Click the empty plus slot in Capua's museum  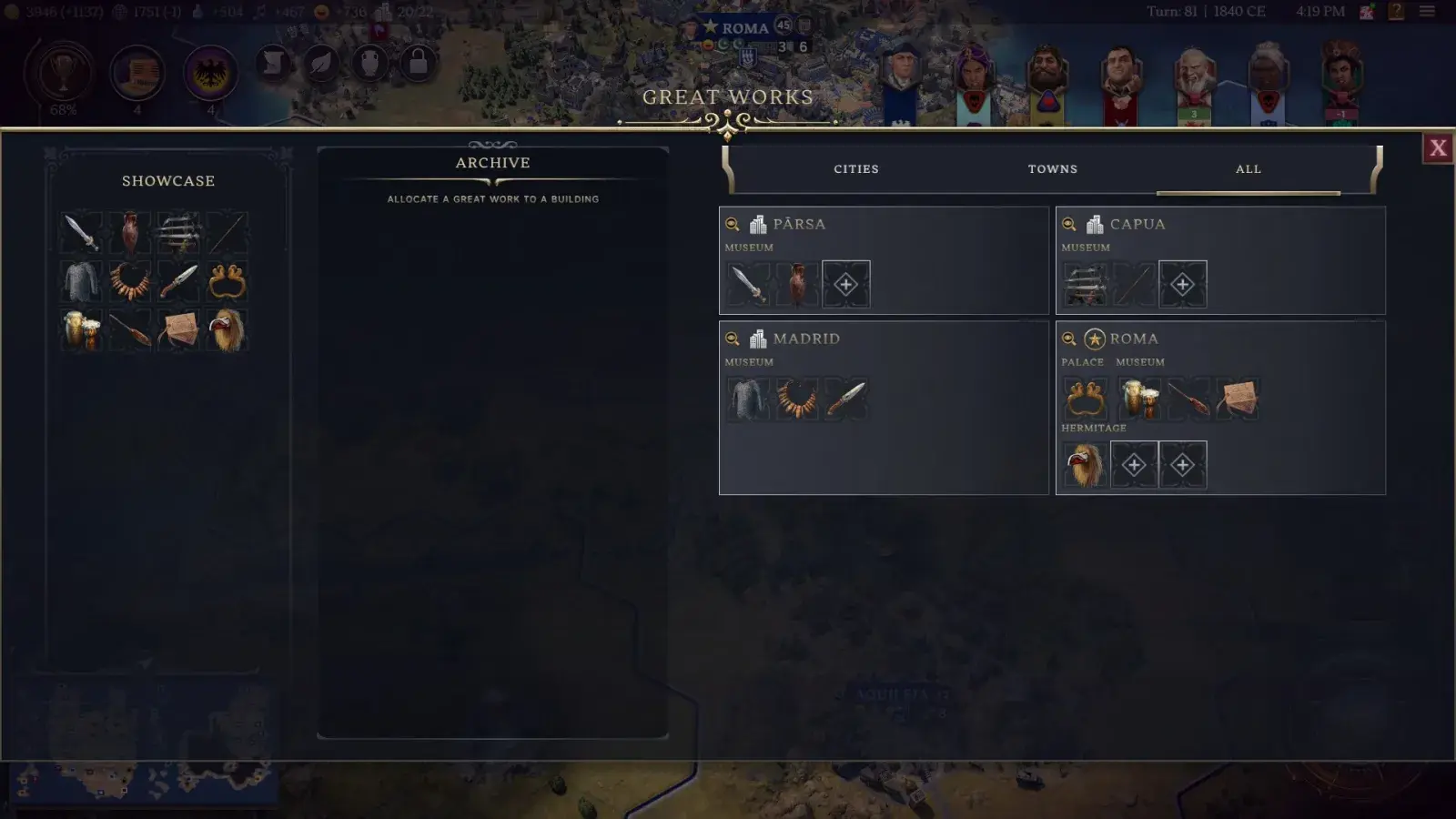[1182, 284]
